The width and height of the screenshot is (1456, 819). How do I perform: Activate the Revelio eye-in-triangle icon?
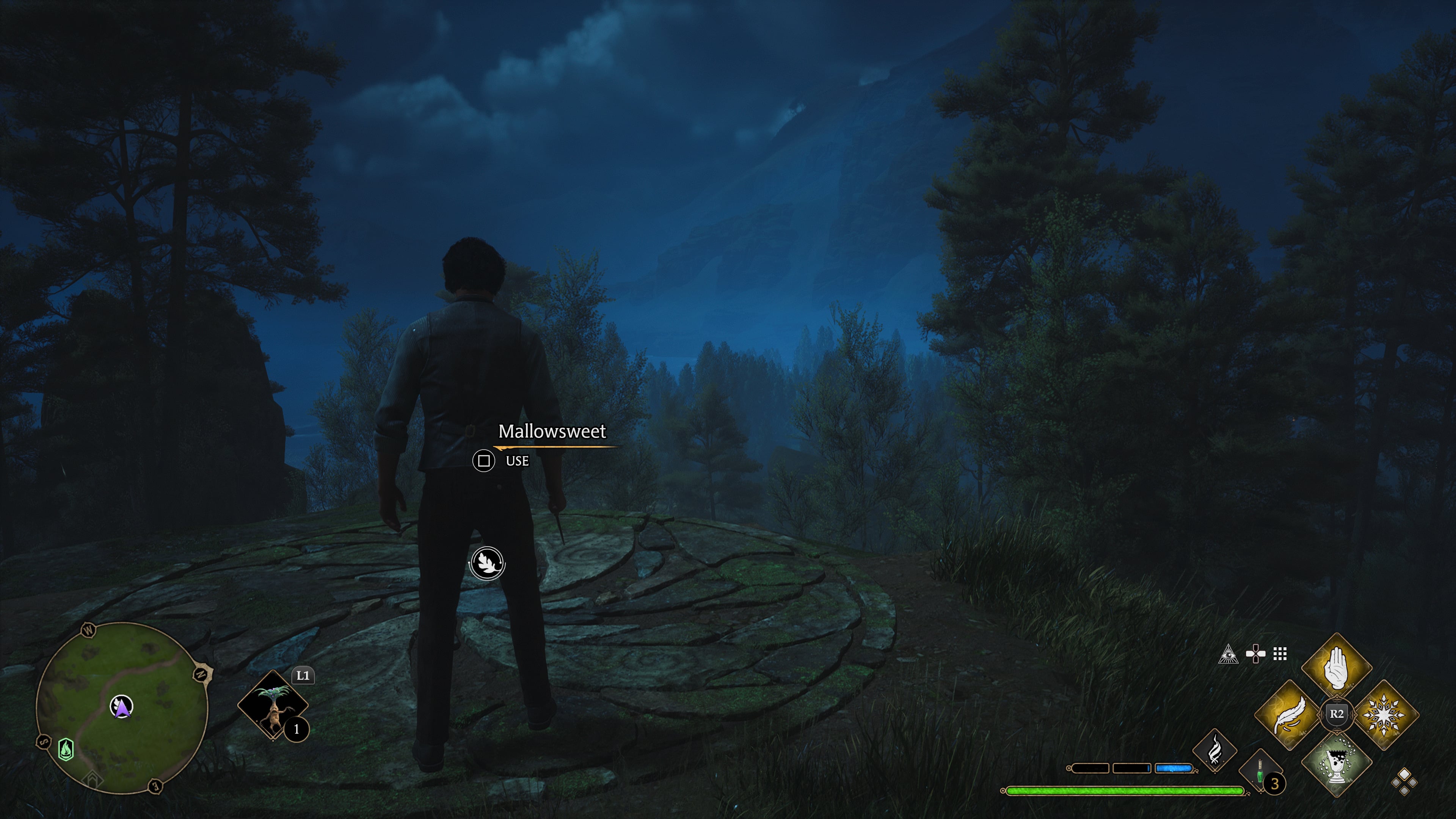(x=1228, y=654)
